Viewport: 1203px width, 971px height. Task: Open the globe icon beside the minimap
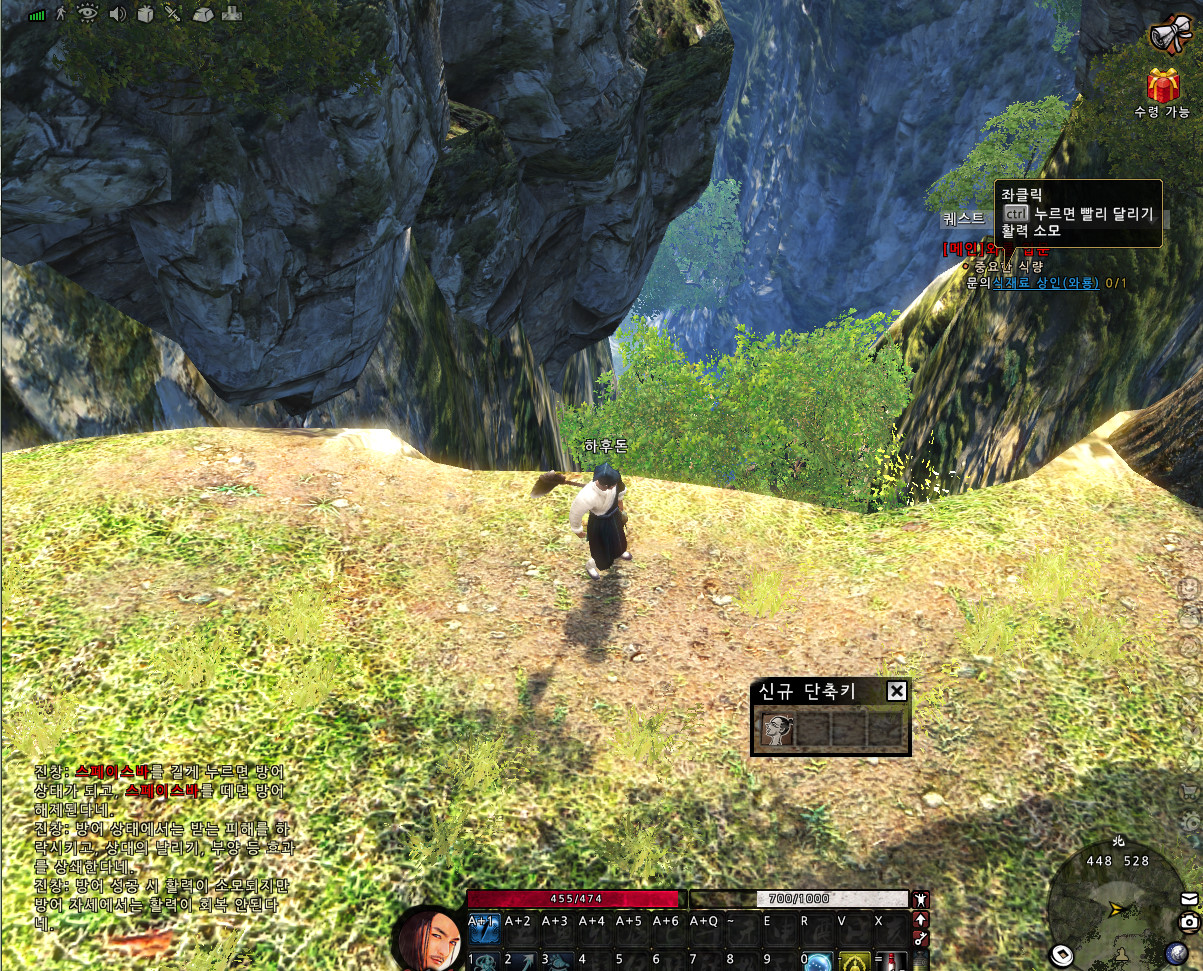pos(1176,953)
